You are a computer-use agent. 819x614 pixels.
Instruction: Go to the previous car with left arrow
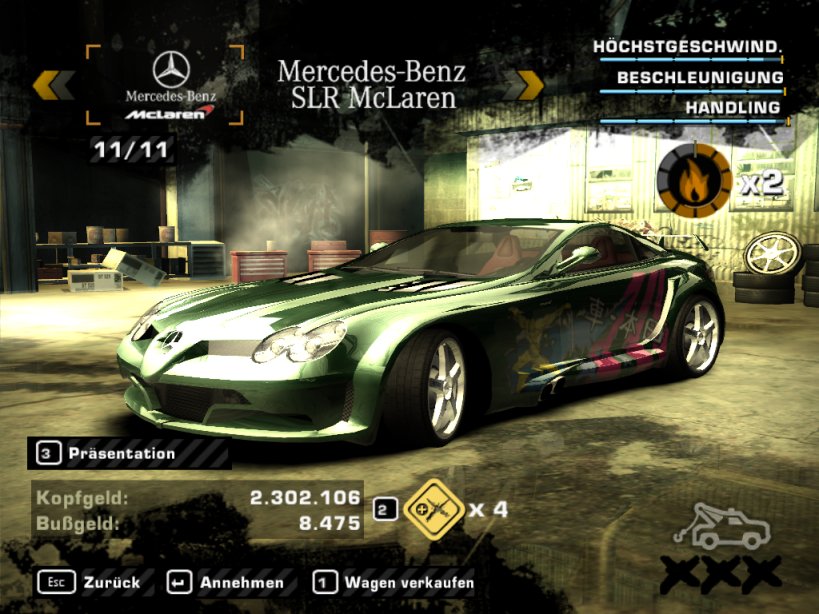click(53, 85)
